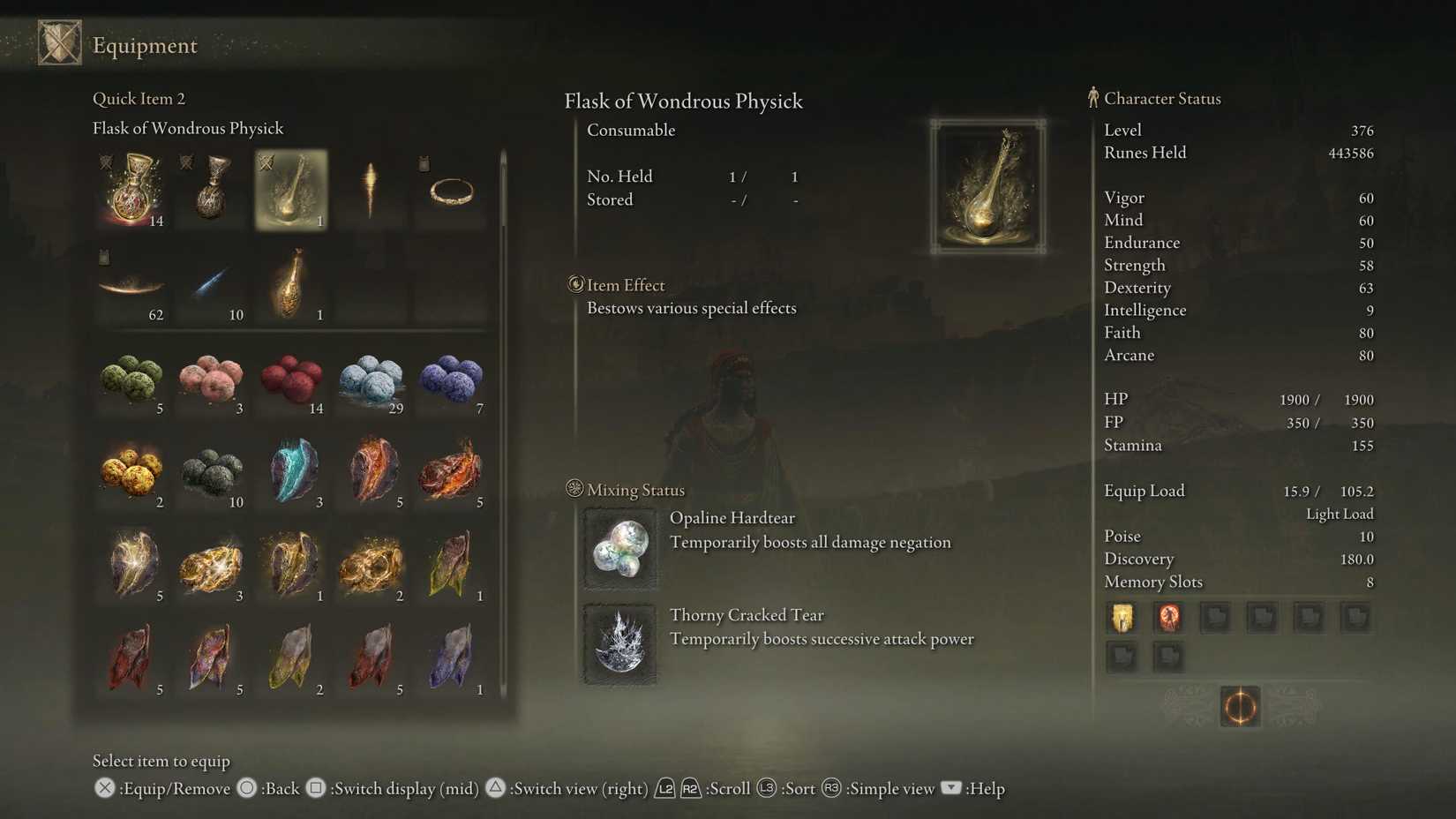
Task: Select the Flask of Cerulean Tears
Action: (x=212, y=190)
